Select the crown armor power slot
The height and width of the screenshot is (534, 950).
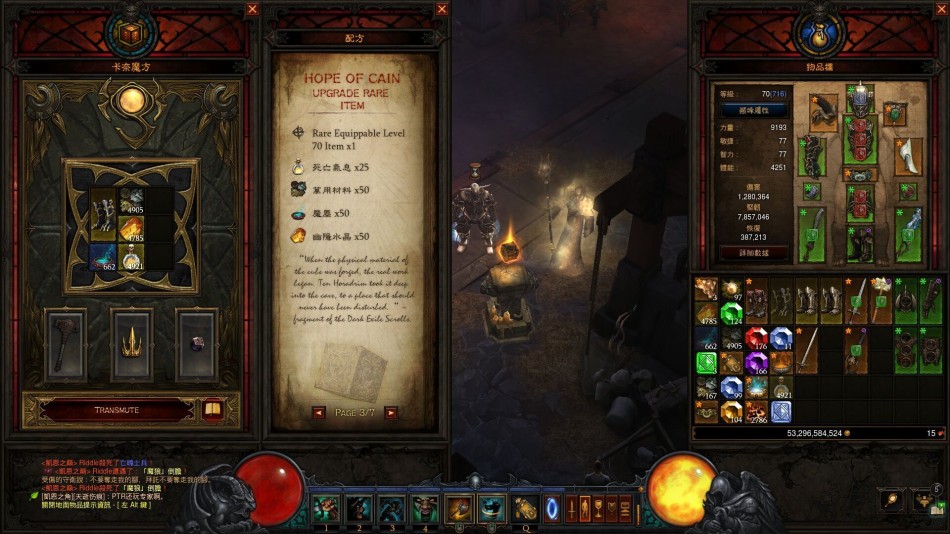click(131, 345)
